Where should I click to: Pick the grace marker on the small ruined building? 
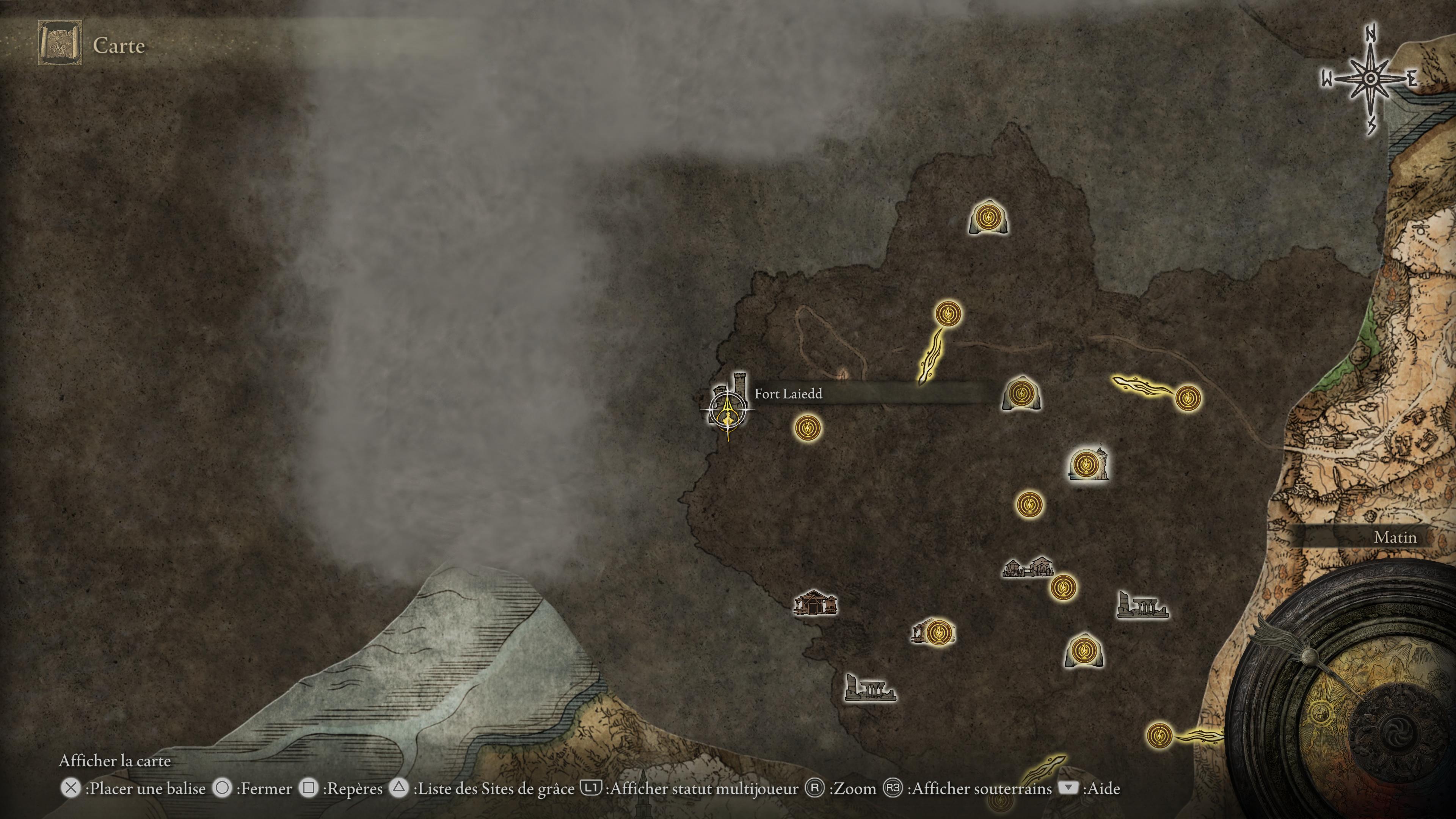(936, 631)
